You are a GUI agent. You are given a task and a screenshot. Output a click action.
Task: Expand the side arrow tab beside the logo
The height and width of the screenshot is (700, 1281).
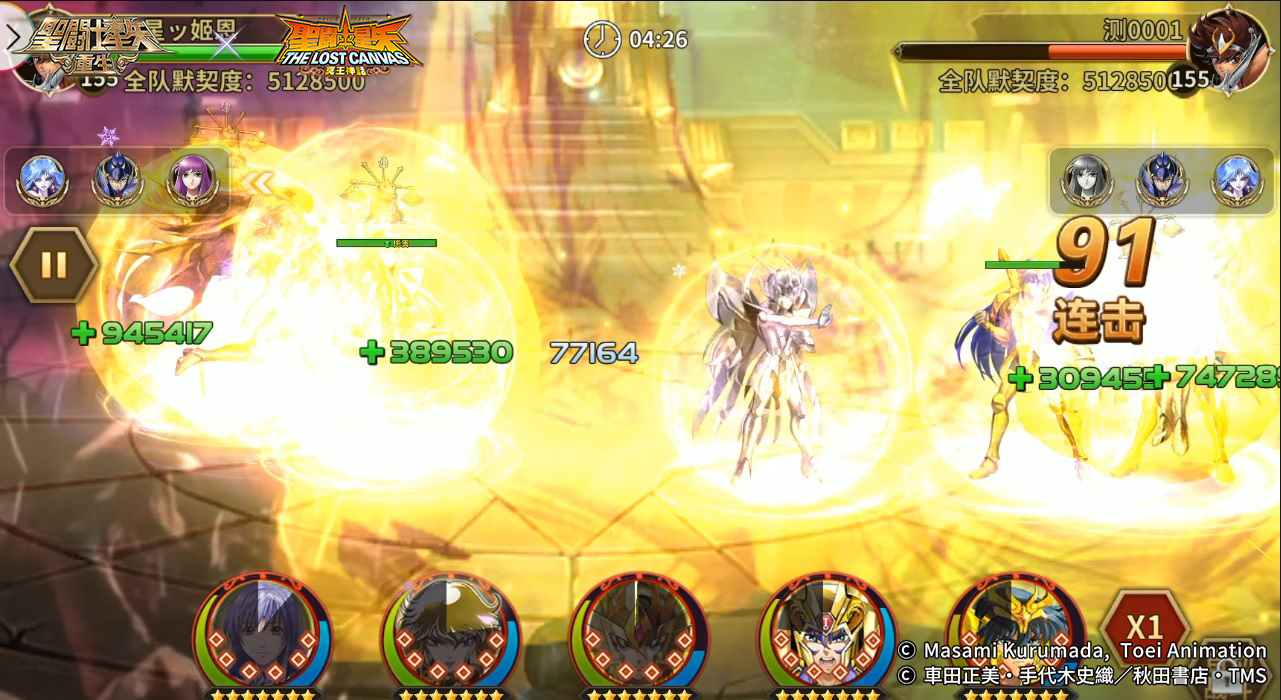coord(14,38)
